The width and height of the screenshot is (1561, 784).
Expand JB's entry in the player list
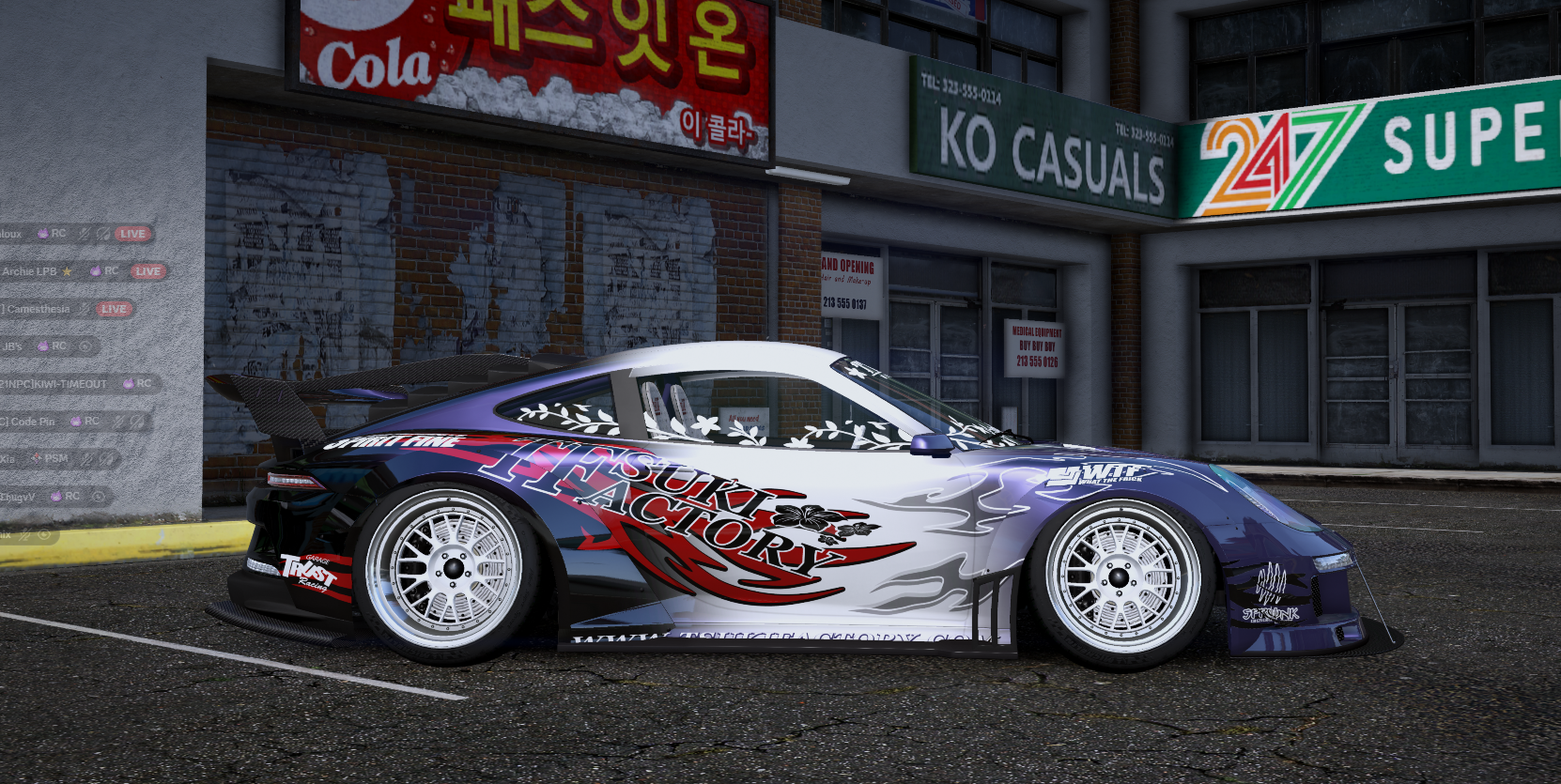tap(11, 345)
